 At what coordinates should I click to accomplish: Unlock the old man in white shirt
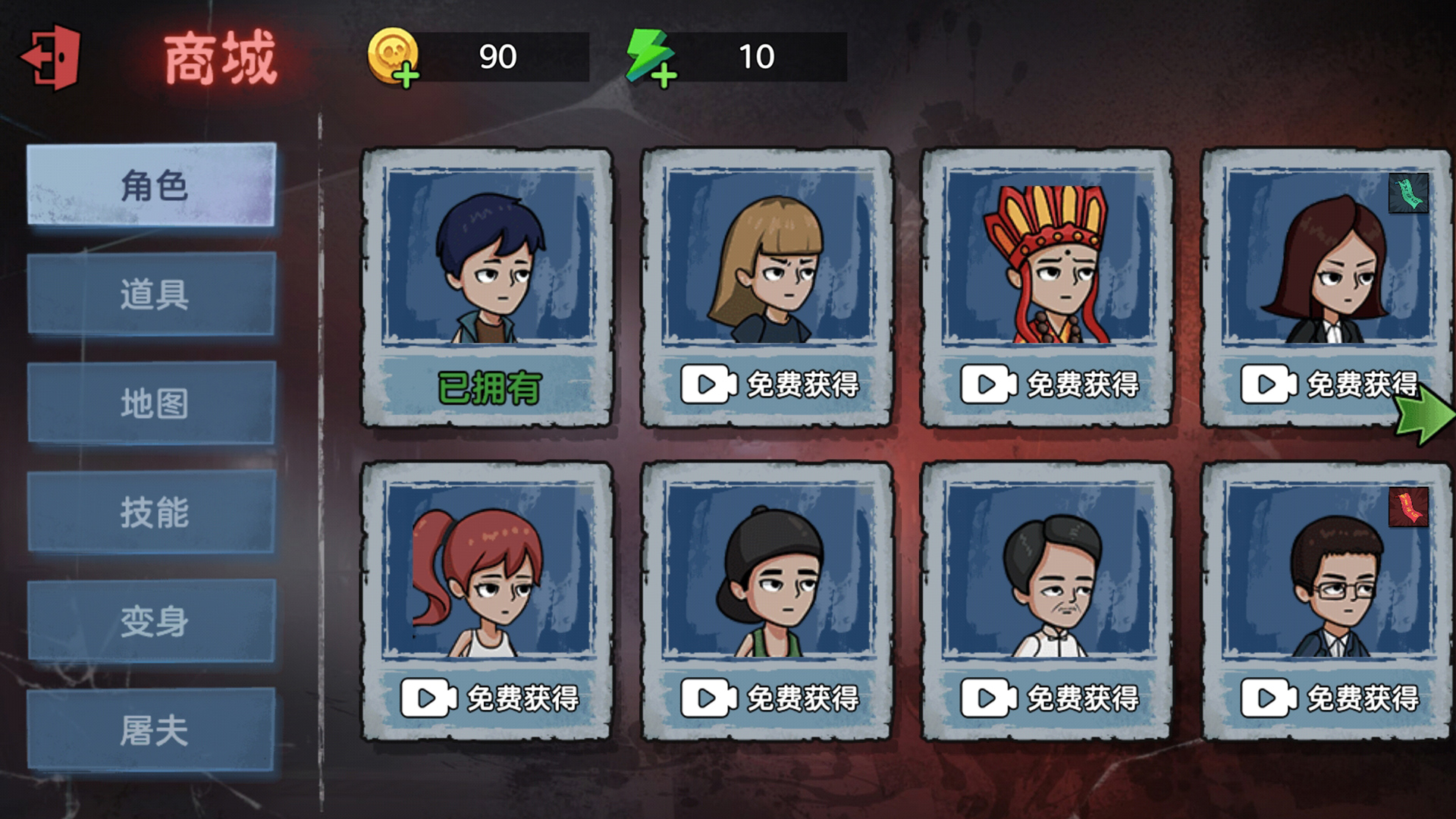tap(1048, 698)
